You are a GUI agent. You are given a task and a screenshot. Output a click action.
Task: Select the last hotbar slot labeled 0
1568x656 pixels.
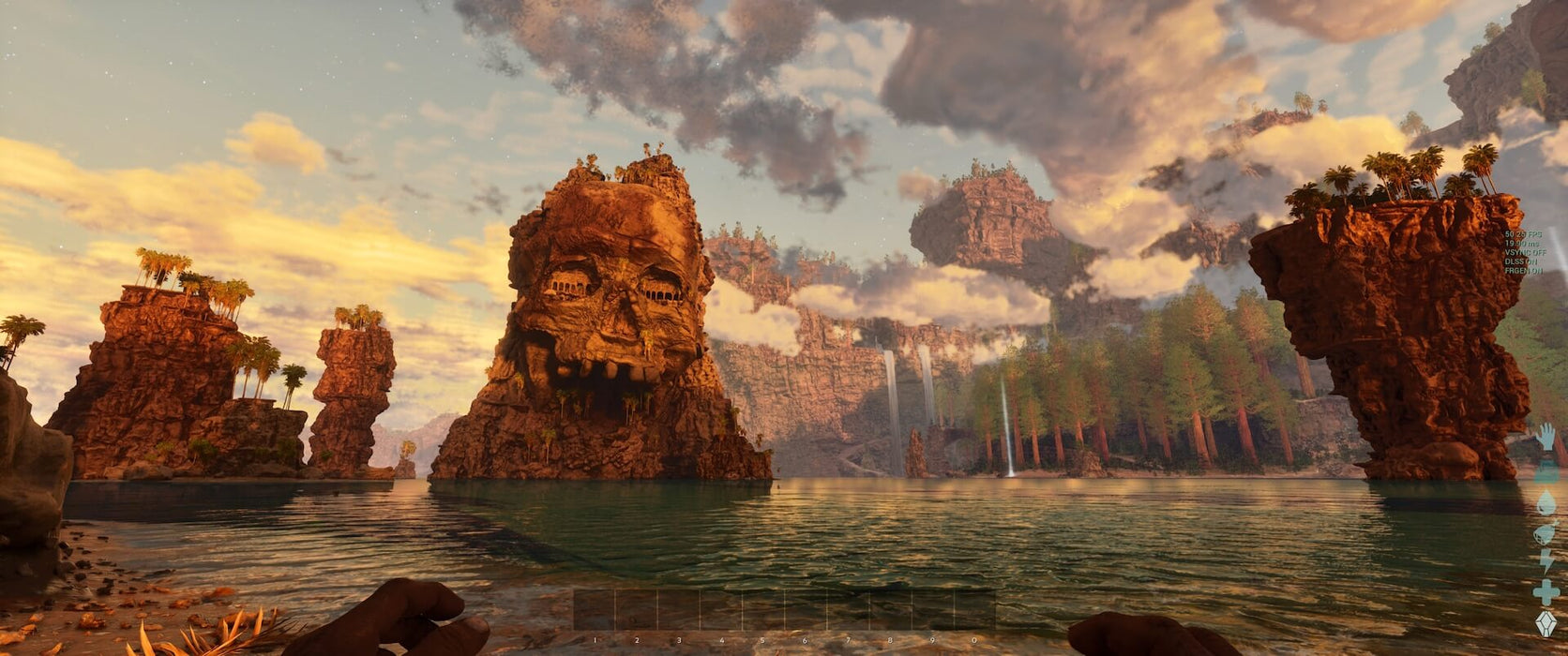[x=974, y=609]
